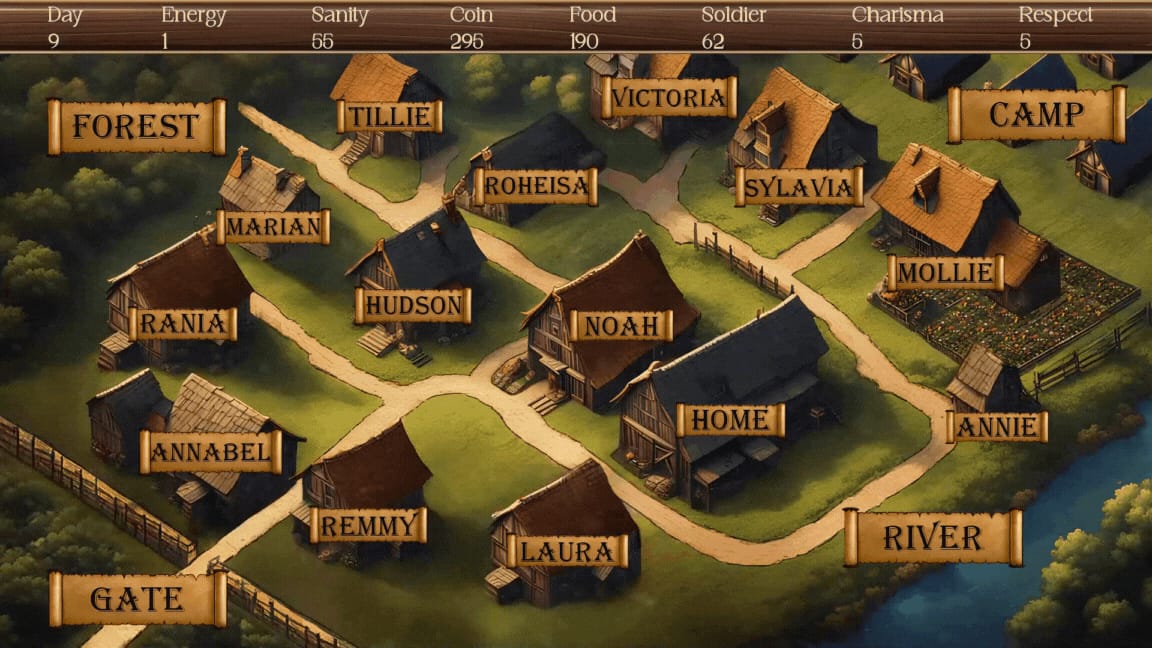The image size is (1152, 648).
Task: Click the Hudson house label
Action: point(413,305)
